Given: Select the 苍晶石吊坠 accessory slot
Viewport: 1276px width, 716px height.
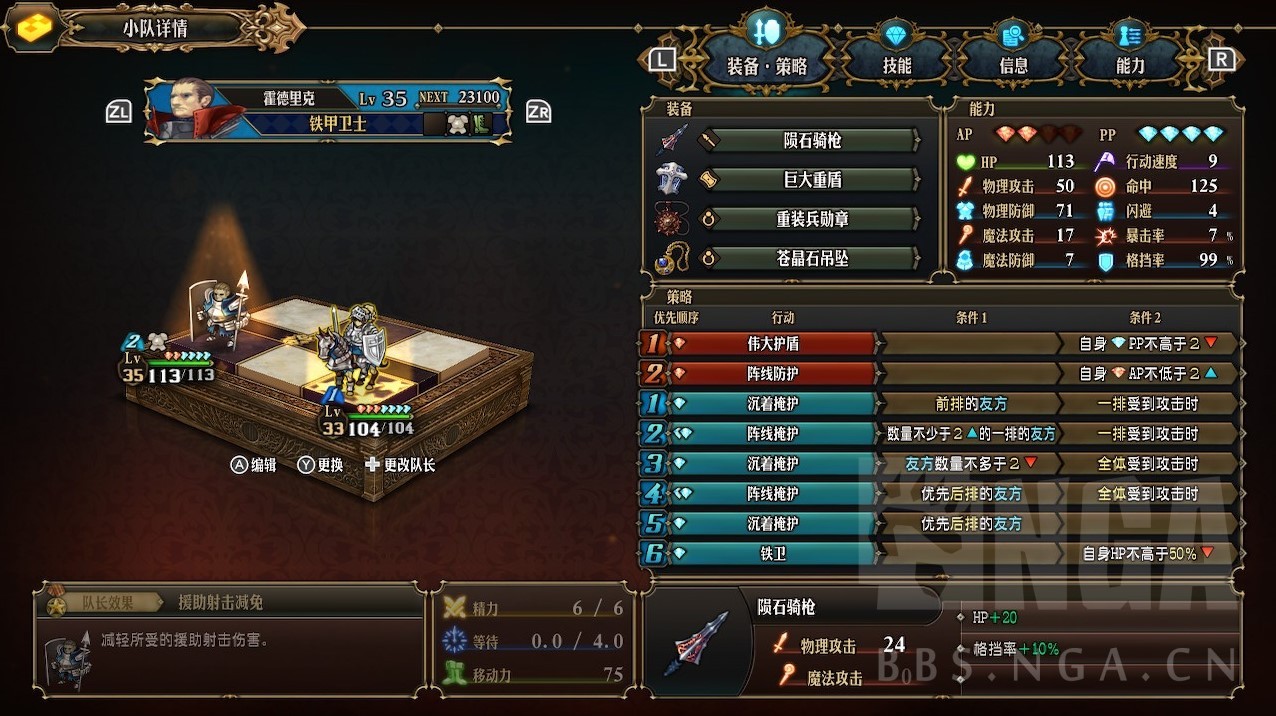Looking at the screenshot, I should [x=810, y=258].
